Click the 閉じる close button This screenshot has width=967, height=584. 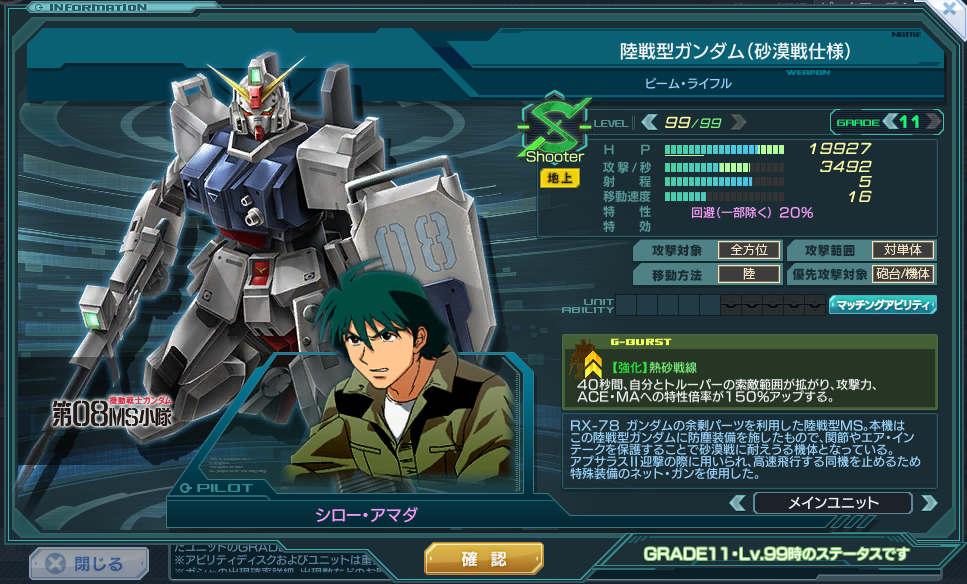click(88, 564)
